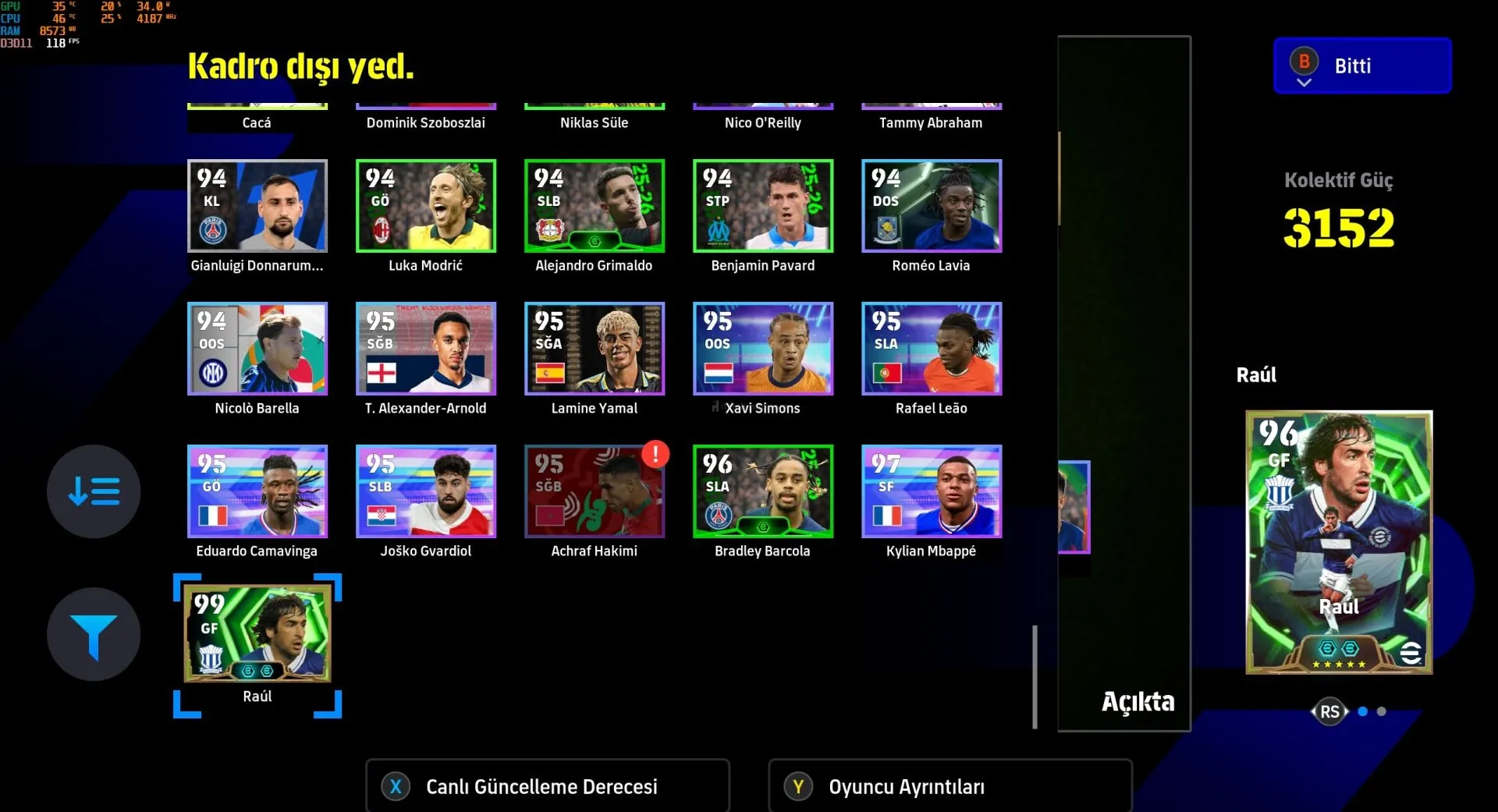Screen dimensions: 1498x812
Task: Click the Bitti finish button
Action: pos(1361,66)
